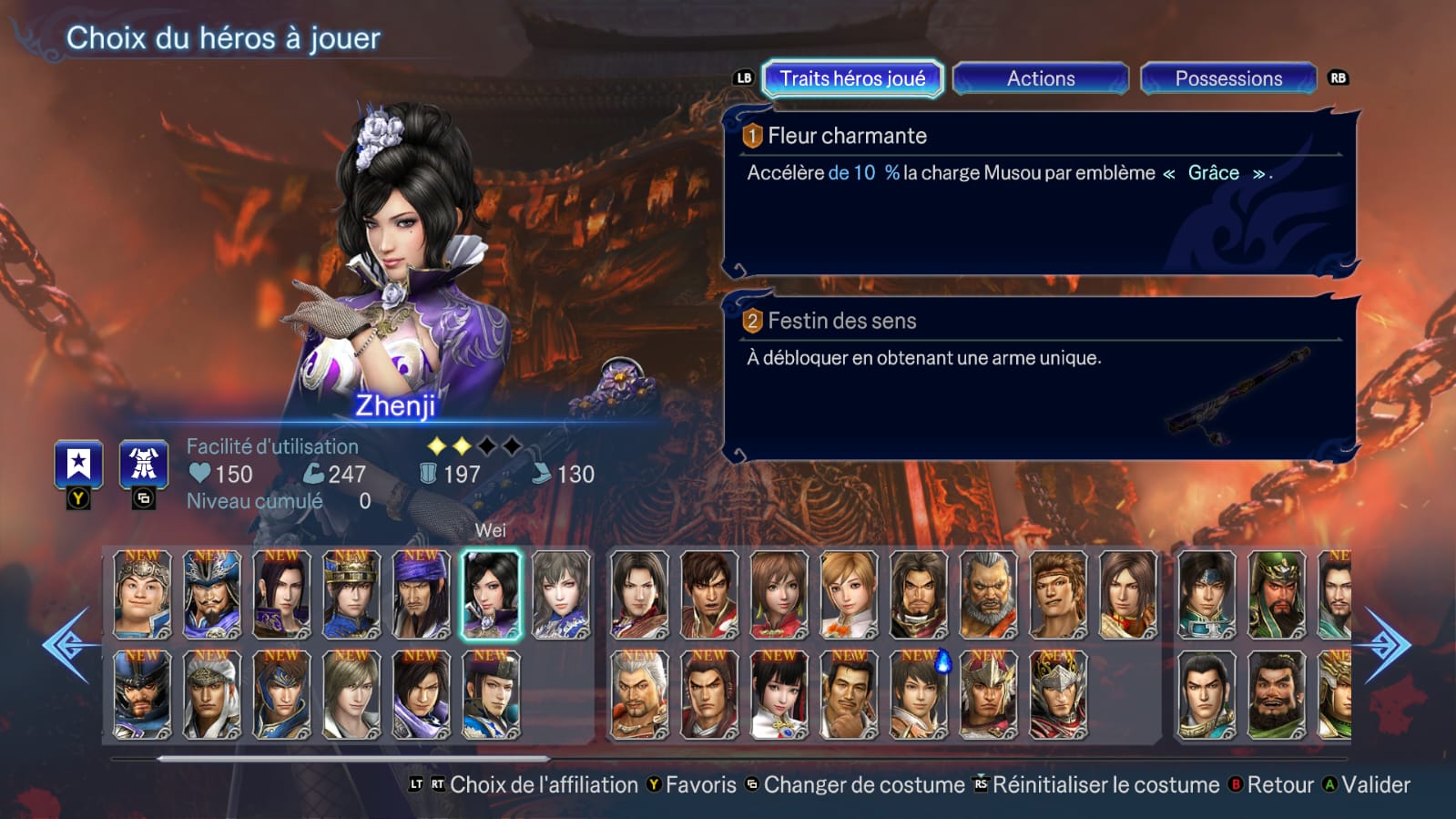1456x819 pixels.
Task: Select the blonde short-haired girl portrait
Action: click(849, 594)
